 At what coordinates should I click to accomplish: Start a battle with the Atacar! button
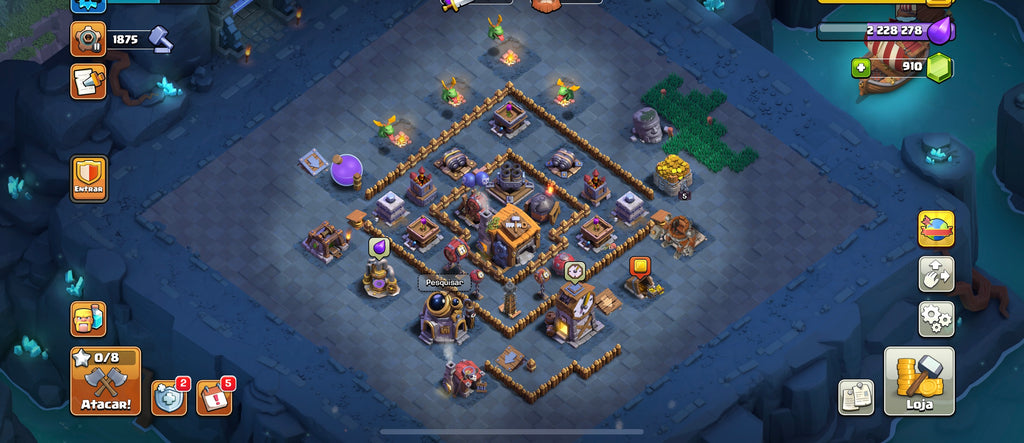coord(105,381)
